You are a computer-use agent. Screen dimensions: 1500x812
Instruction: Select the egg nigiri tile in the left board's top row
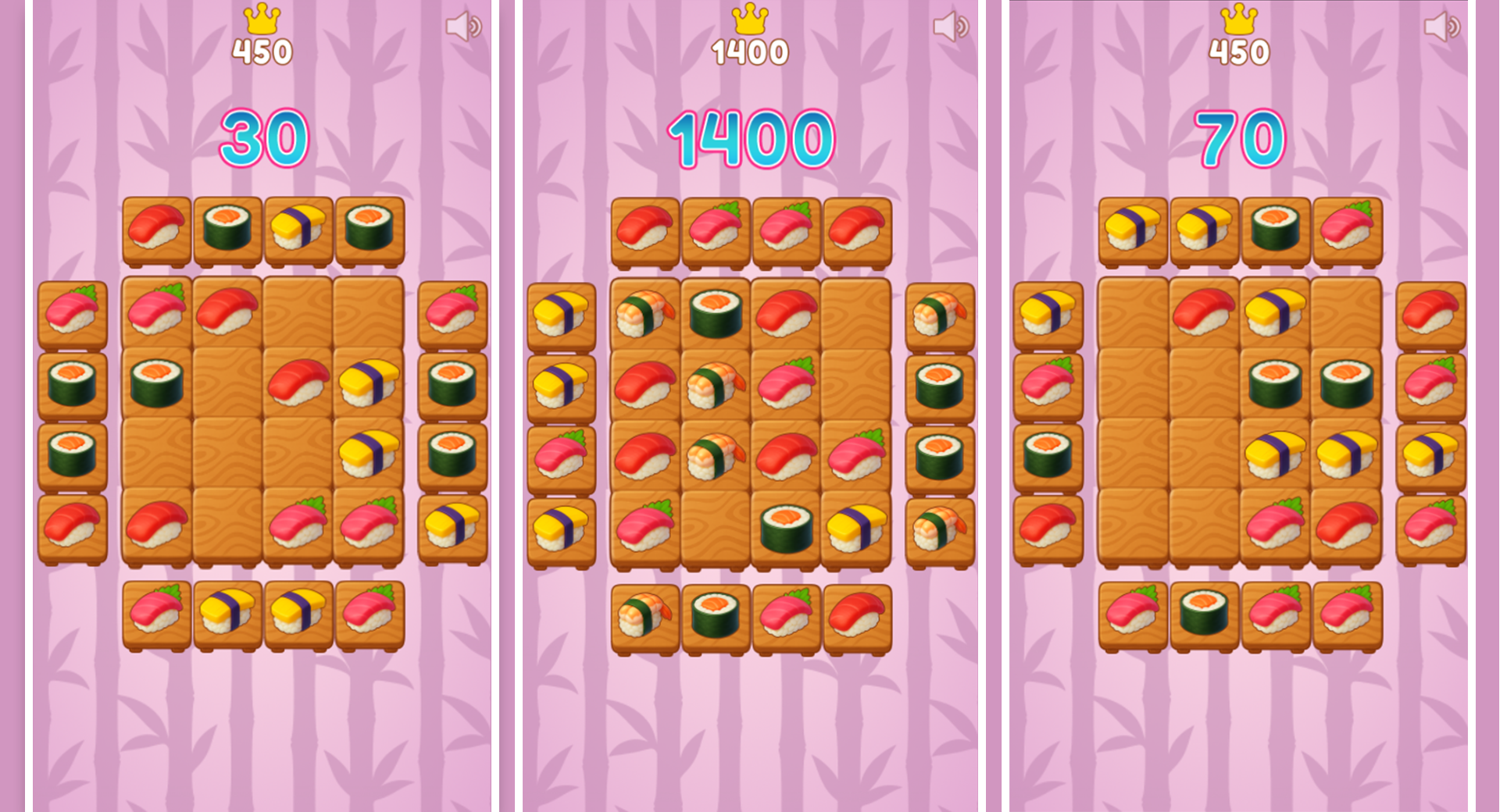click(297, 226)
